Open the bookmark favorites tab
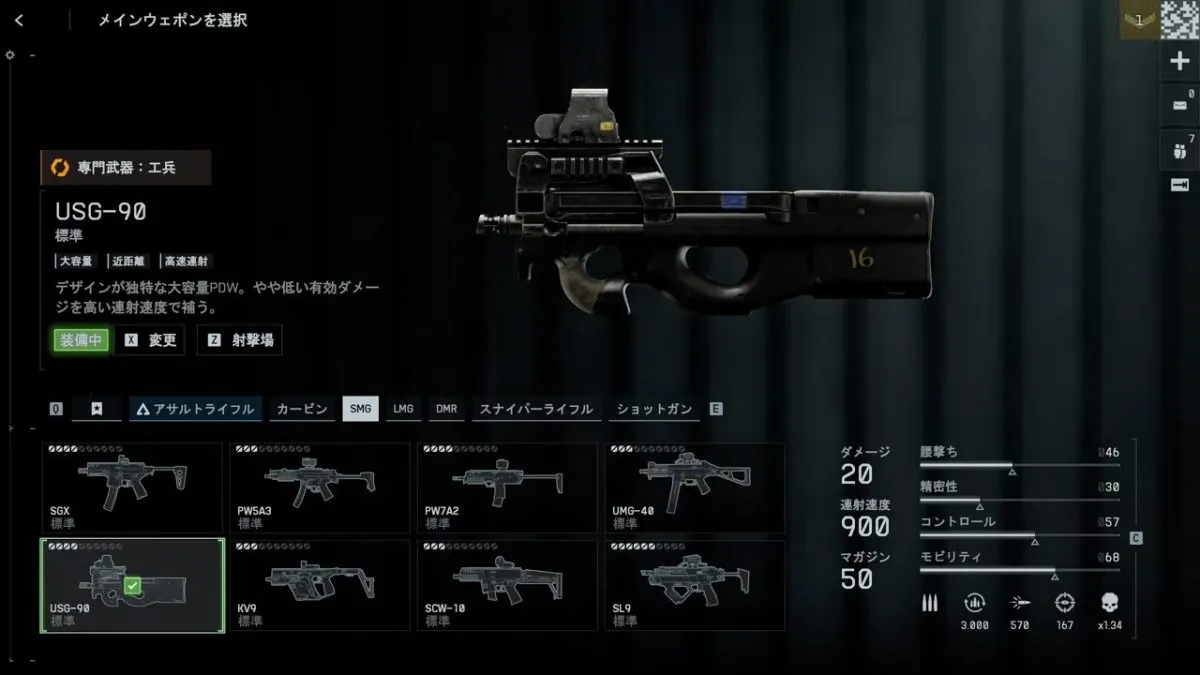This screenshot has height=675, width=1200. (x=96, y=408)
